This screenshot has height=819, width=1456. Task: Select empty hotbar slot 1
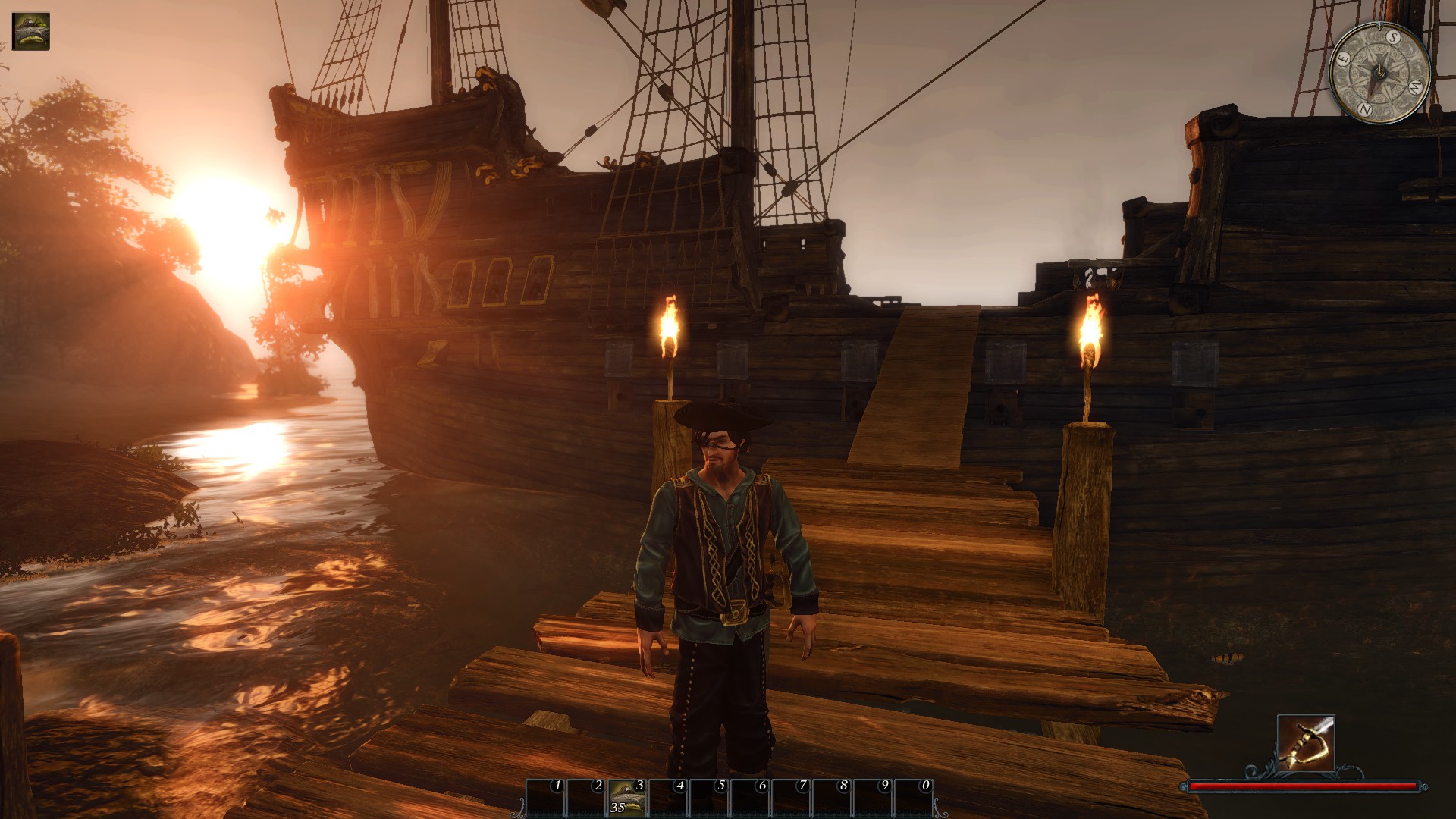coord(545,797)
